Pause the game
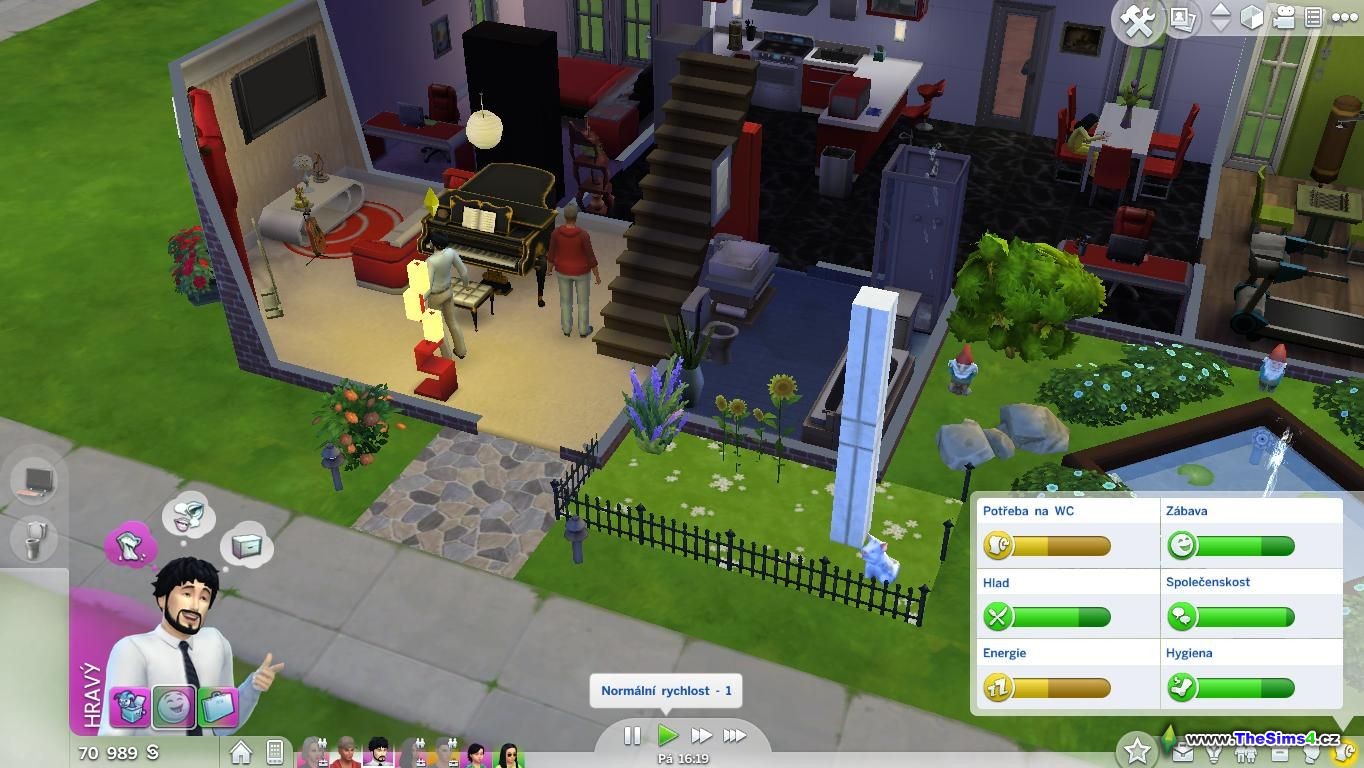This screenshot has width=1364, height=768. pos(632,736)
